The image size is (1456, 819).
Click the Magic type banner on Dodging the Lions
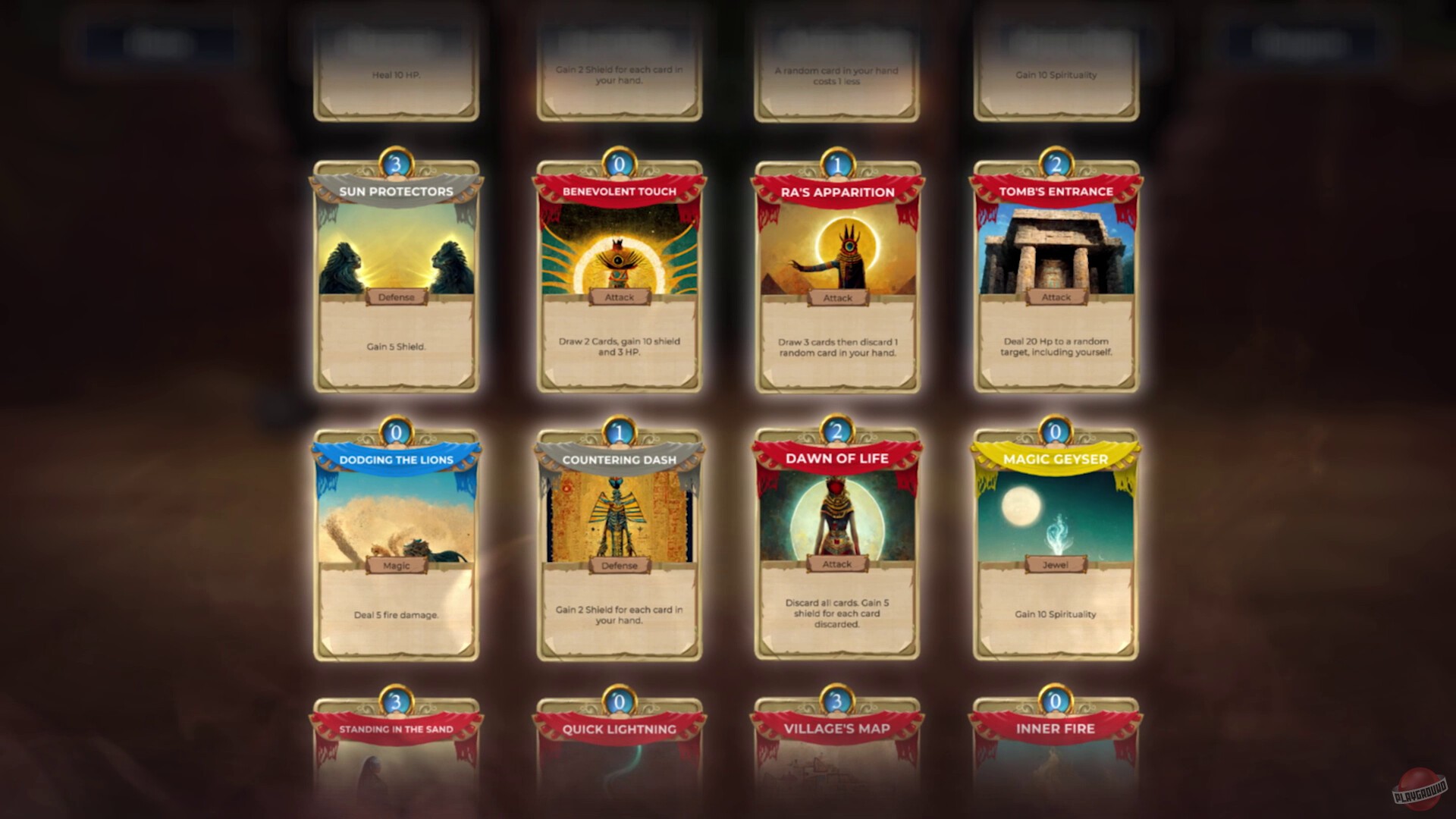pyautogui.click(x=396, y=563)
